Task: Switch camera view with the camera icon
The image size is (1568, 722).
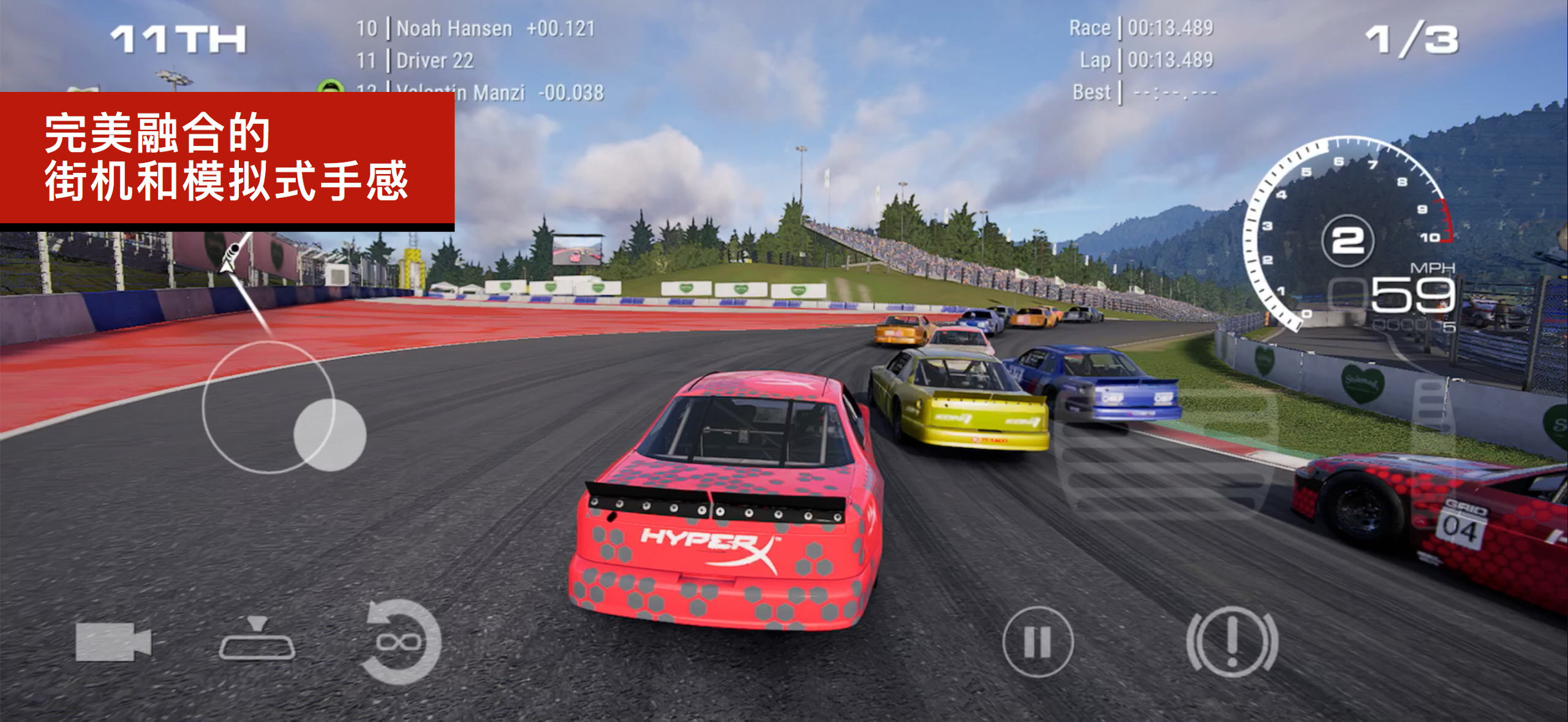Action: click(113, 642)
